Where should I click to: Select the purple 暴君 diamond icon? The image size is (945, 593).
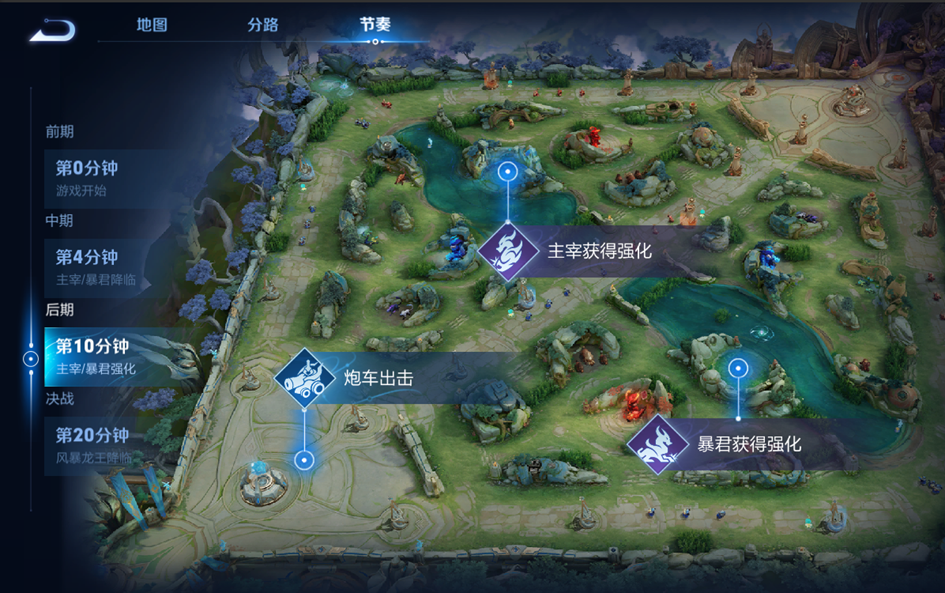[x=656, y=443]
